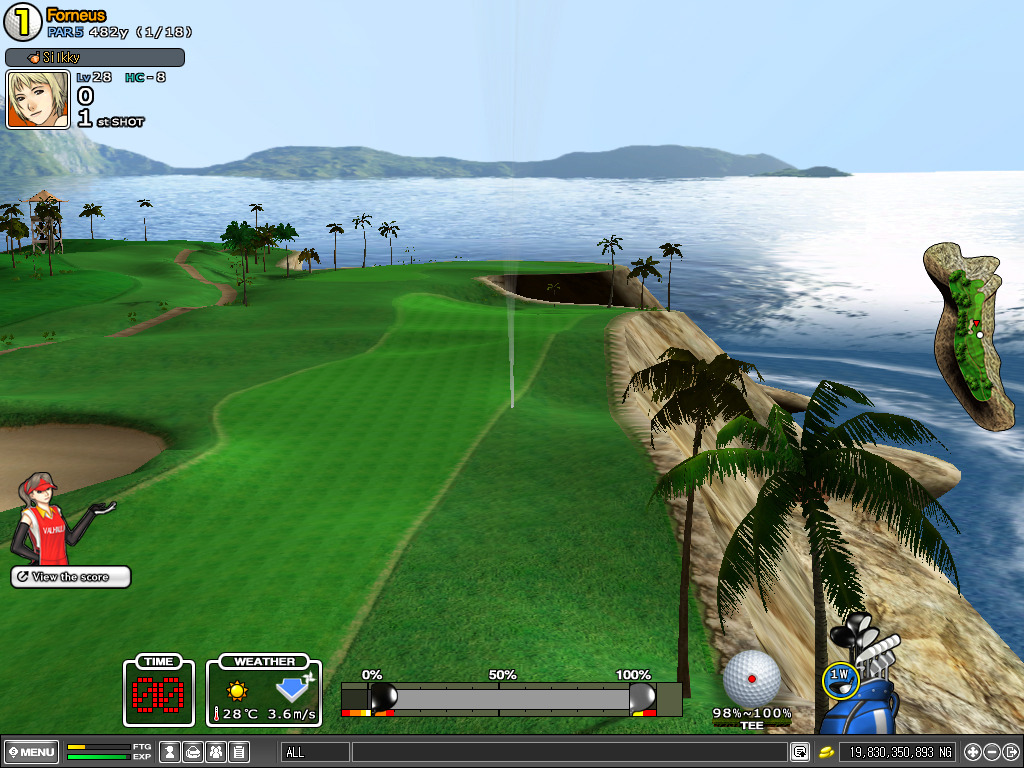Open the single-person profile icon
This screenshot has width=1024, height=768.
tap(170, 752)
